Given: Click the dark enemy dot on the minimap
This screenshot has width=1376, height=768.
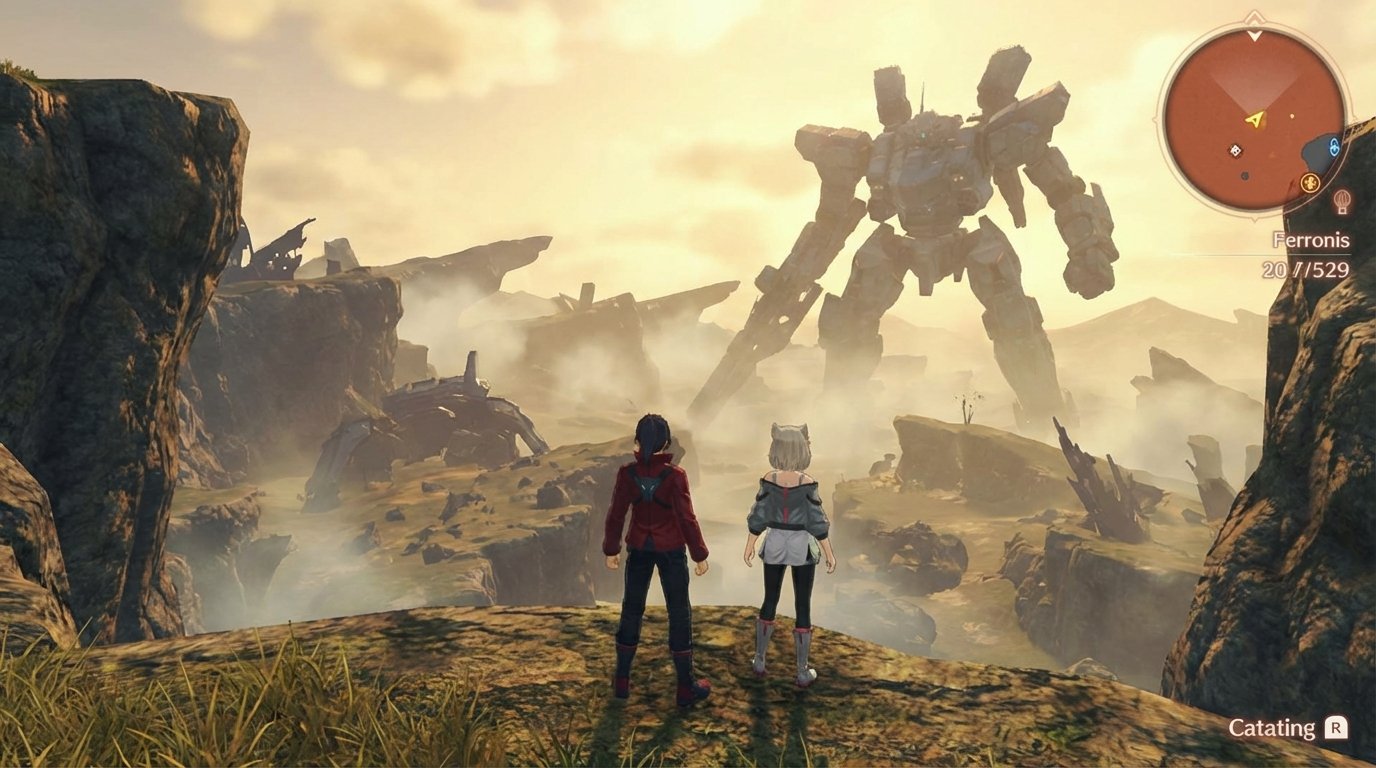Looking at the screenshot, I should [x=1245, y=175].
